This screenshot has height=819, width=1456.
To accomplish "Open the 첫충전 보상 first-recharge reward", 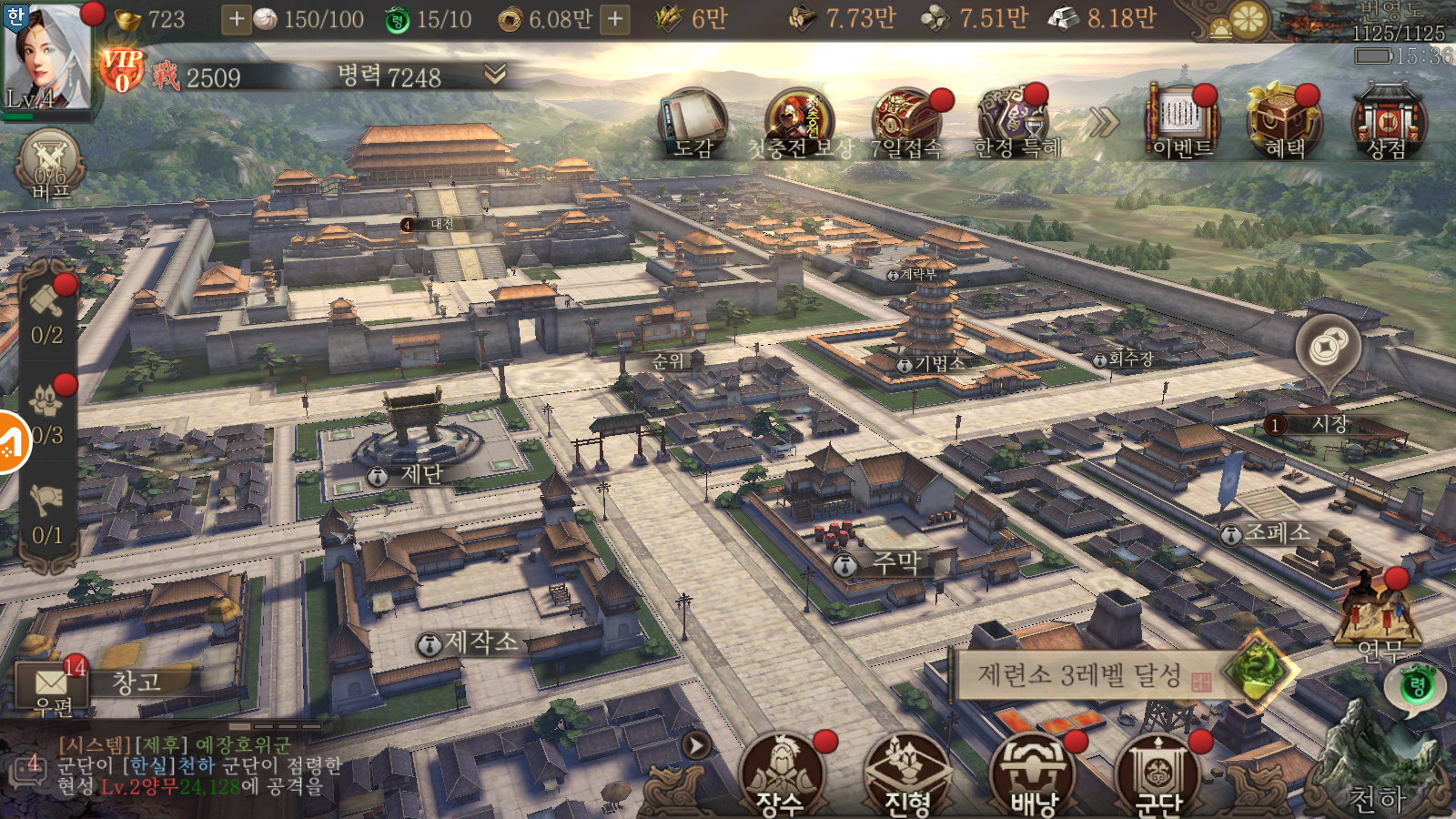I will (x=799, y=124).
